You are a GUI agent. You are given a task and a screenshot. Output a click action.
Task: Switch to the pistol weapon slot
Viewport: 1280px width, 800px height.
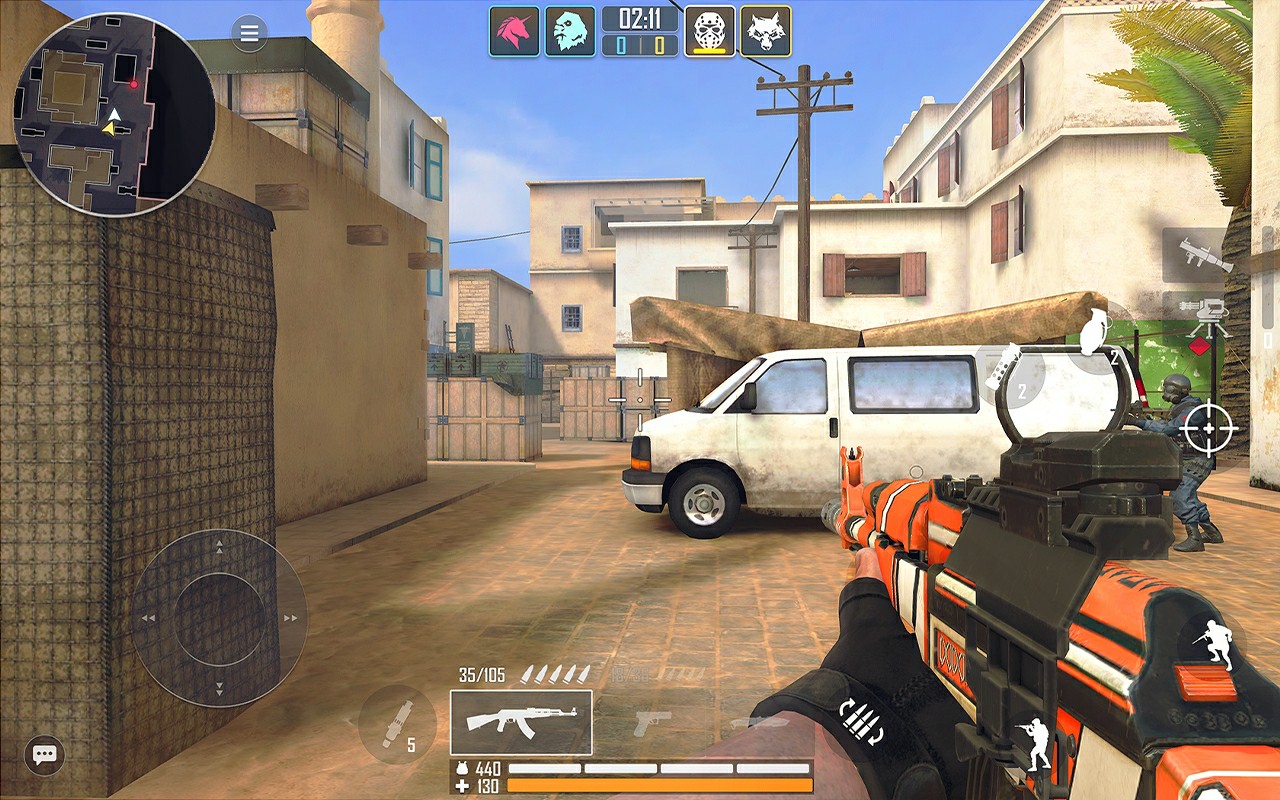point(652,722)
